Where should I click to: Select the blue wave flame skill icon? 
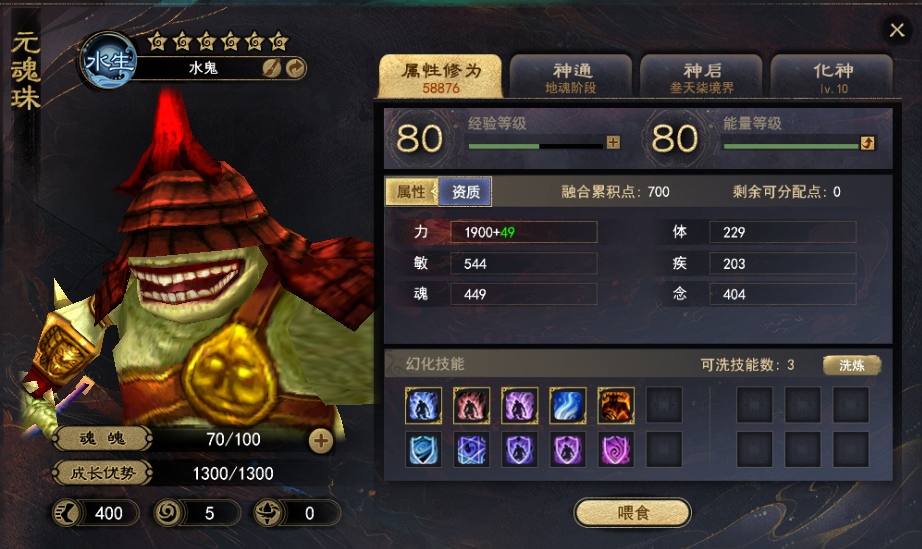[x=568, y=406]
